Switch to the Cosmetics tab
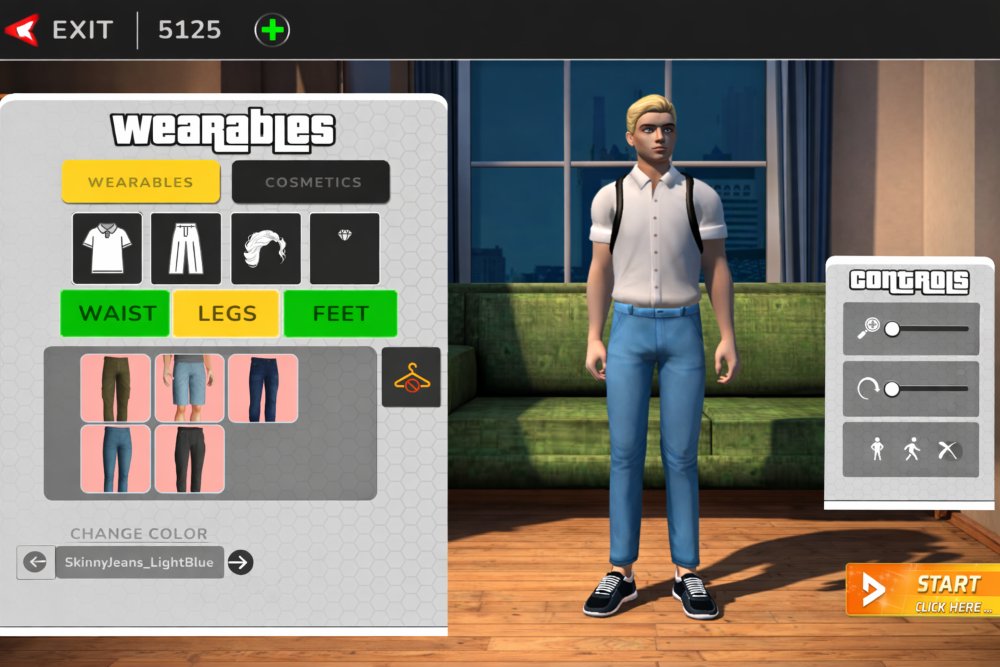 311,182
